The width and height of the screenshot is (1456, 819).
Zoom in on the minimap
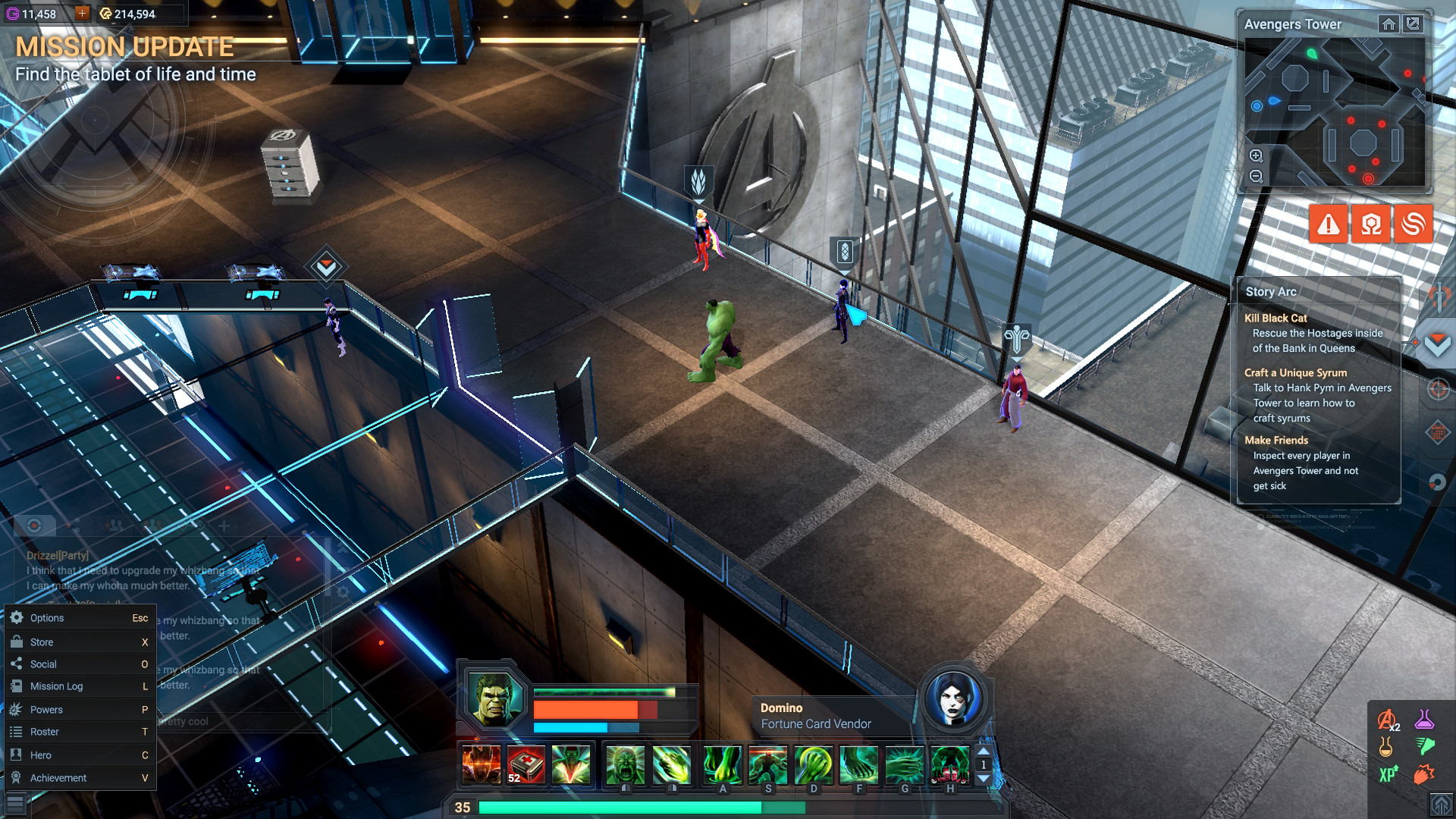coord(1257,156)
